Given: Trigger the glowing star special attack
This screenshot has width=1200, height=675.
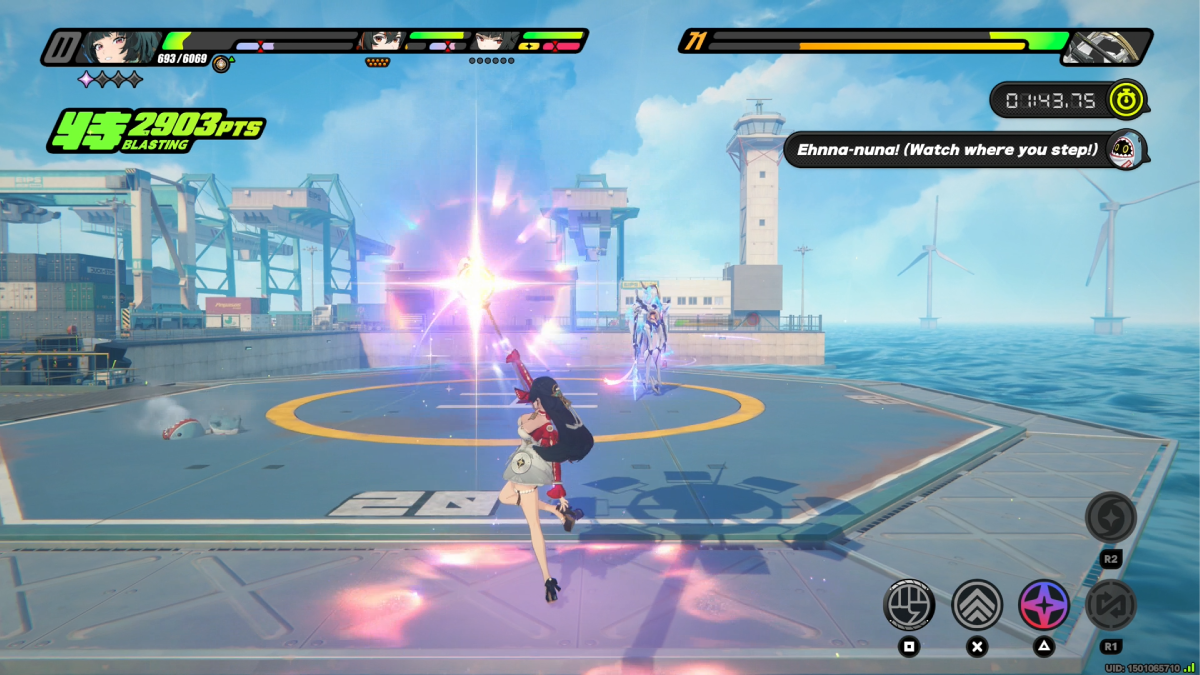Looking at the screenshot, I should coord(1044,605).
